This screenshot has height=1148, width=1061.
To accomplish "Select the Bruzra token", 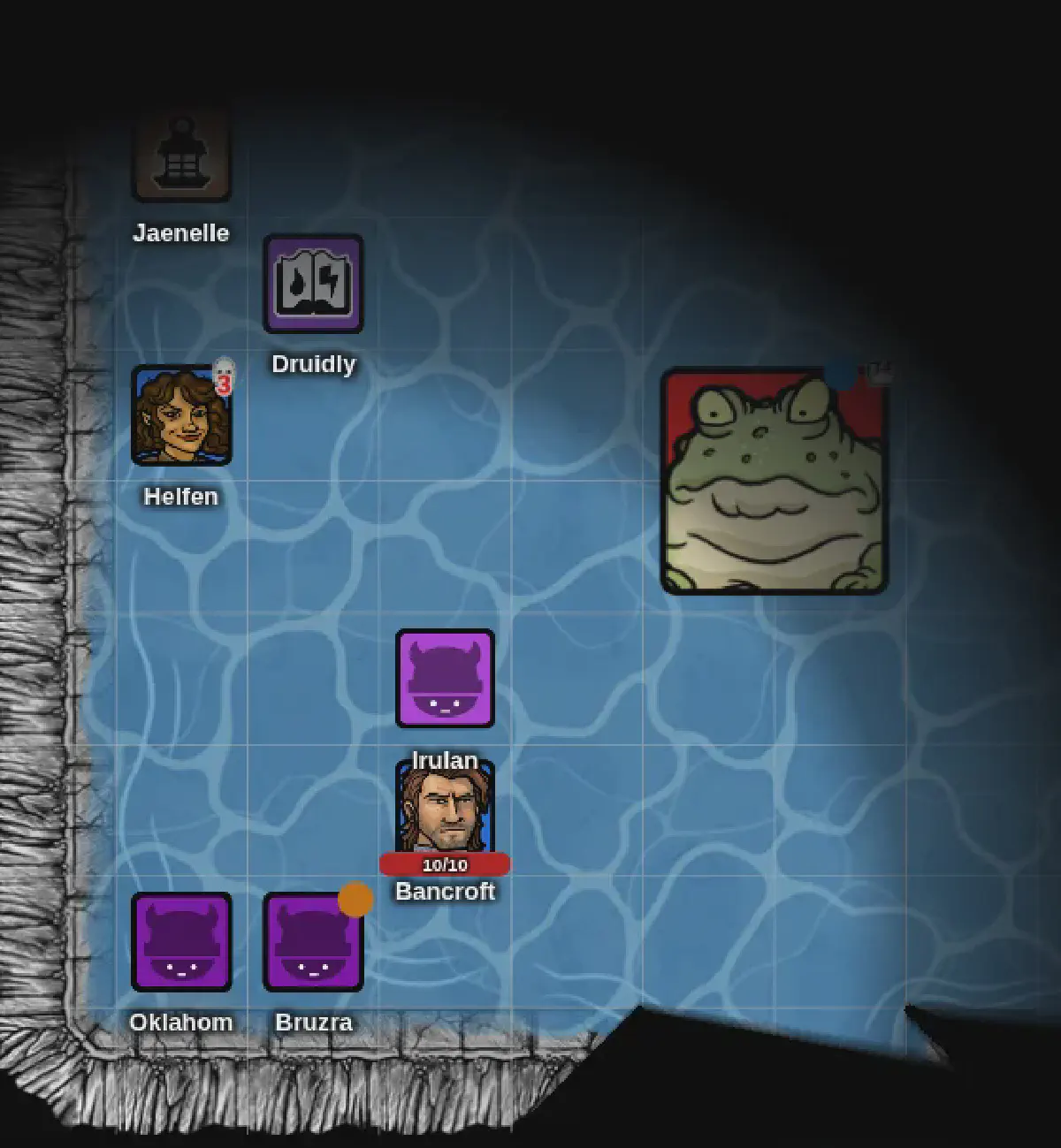I will 313,942.
